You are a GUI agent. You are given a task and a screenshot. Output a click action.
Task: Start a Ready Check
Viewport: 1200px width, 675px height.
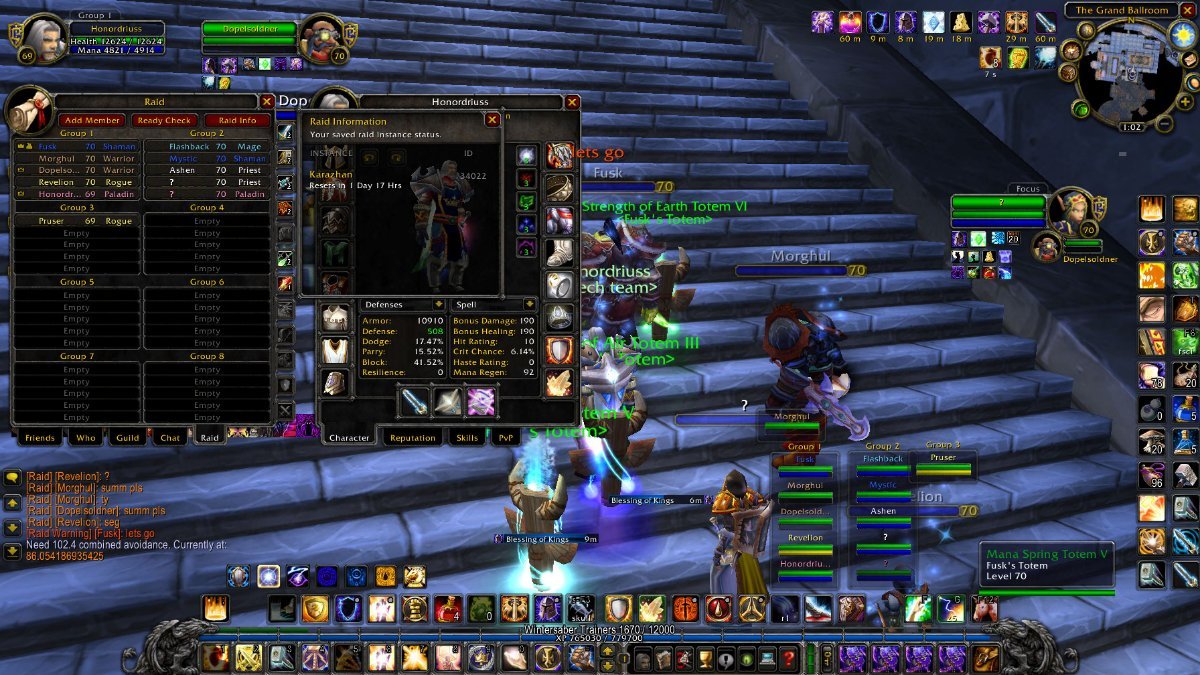[164, 120]
